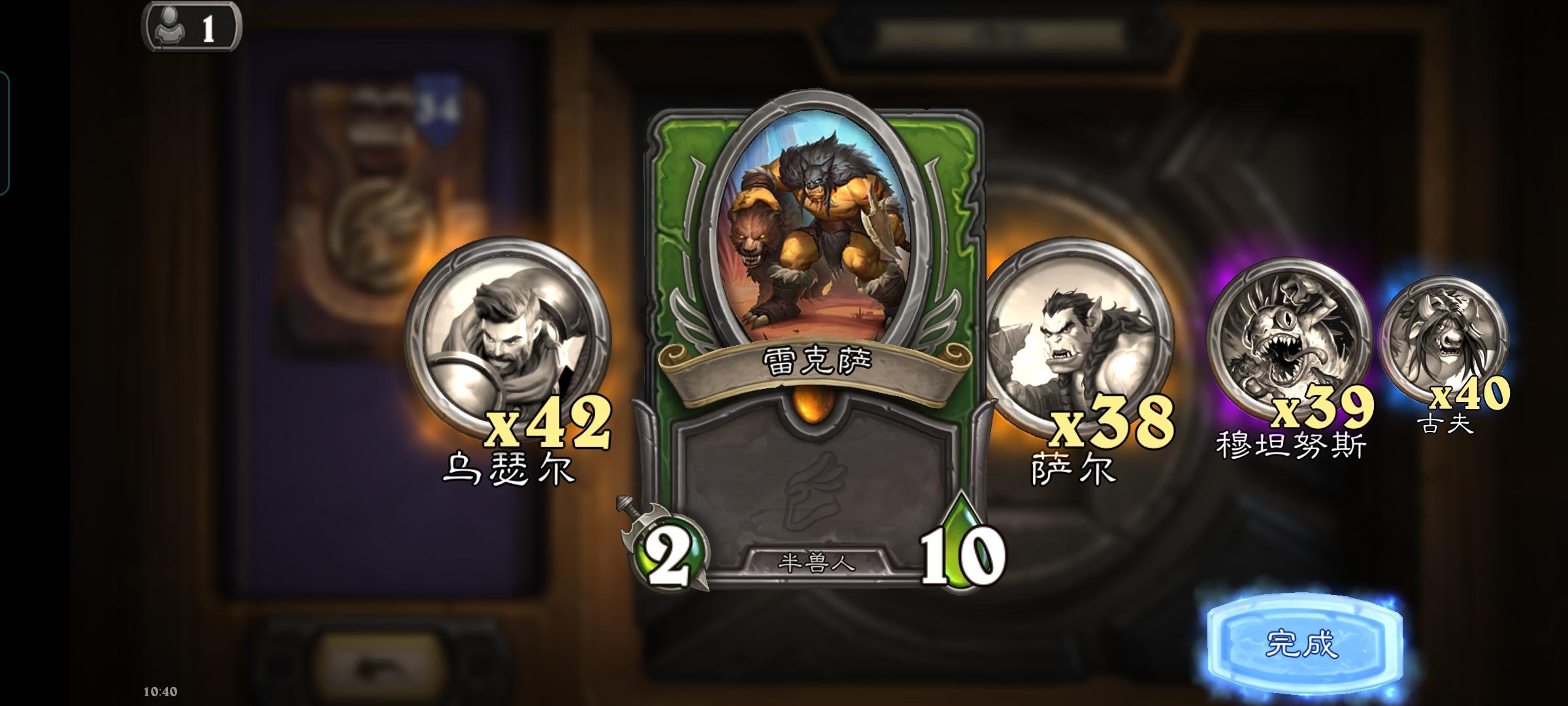
Task: Click the player count badge showing 1
Action: click(x=189, y=27)
